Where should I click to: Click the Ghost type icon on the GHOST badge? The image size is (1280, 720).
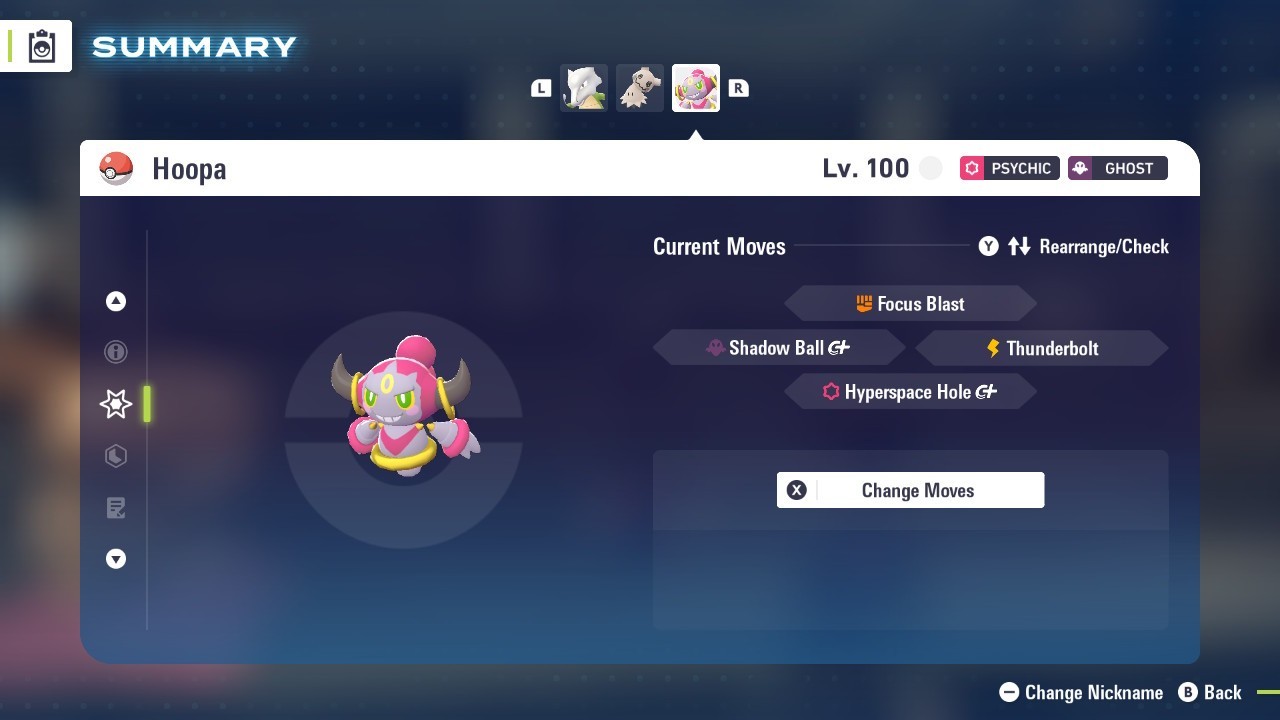(1083, 168)
